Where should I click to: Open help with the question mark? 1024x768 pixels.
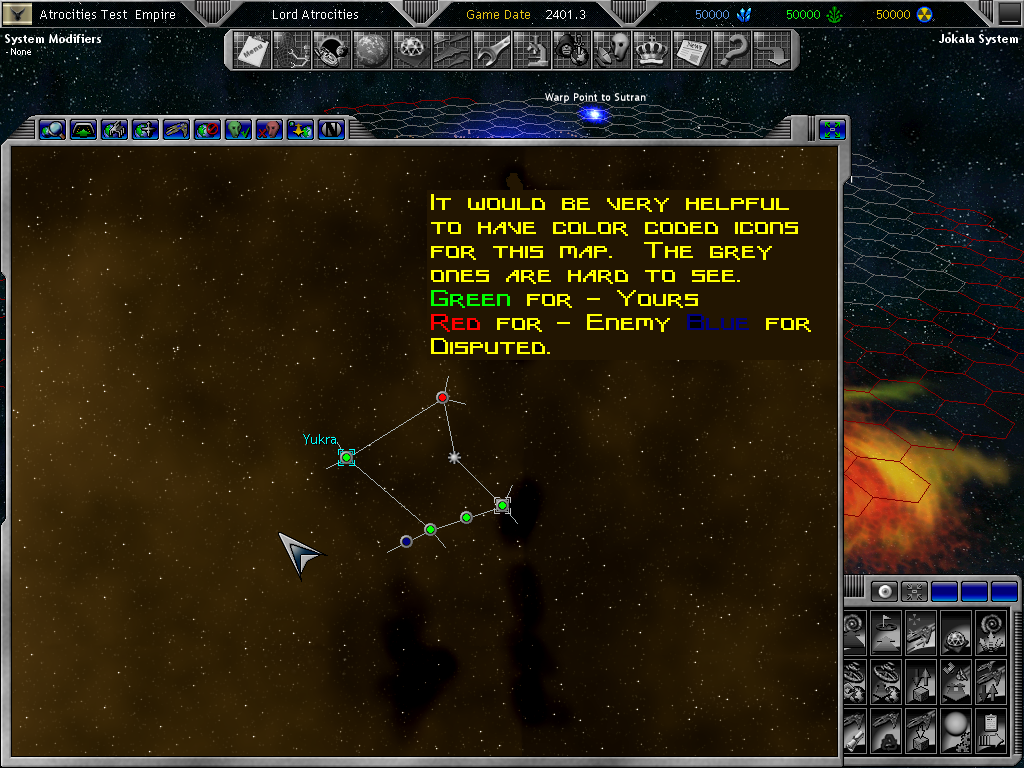tap(731, 50)
